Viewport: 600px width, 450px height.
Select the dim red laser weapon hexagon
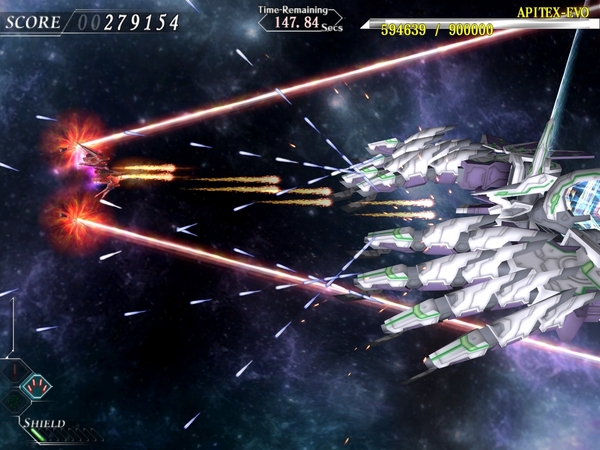[15, 371]
